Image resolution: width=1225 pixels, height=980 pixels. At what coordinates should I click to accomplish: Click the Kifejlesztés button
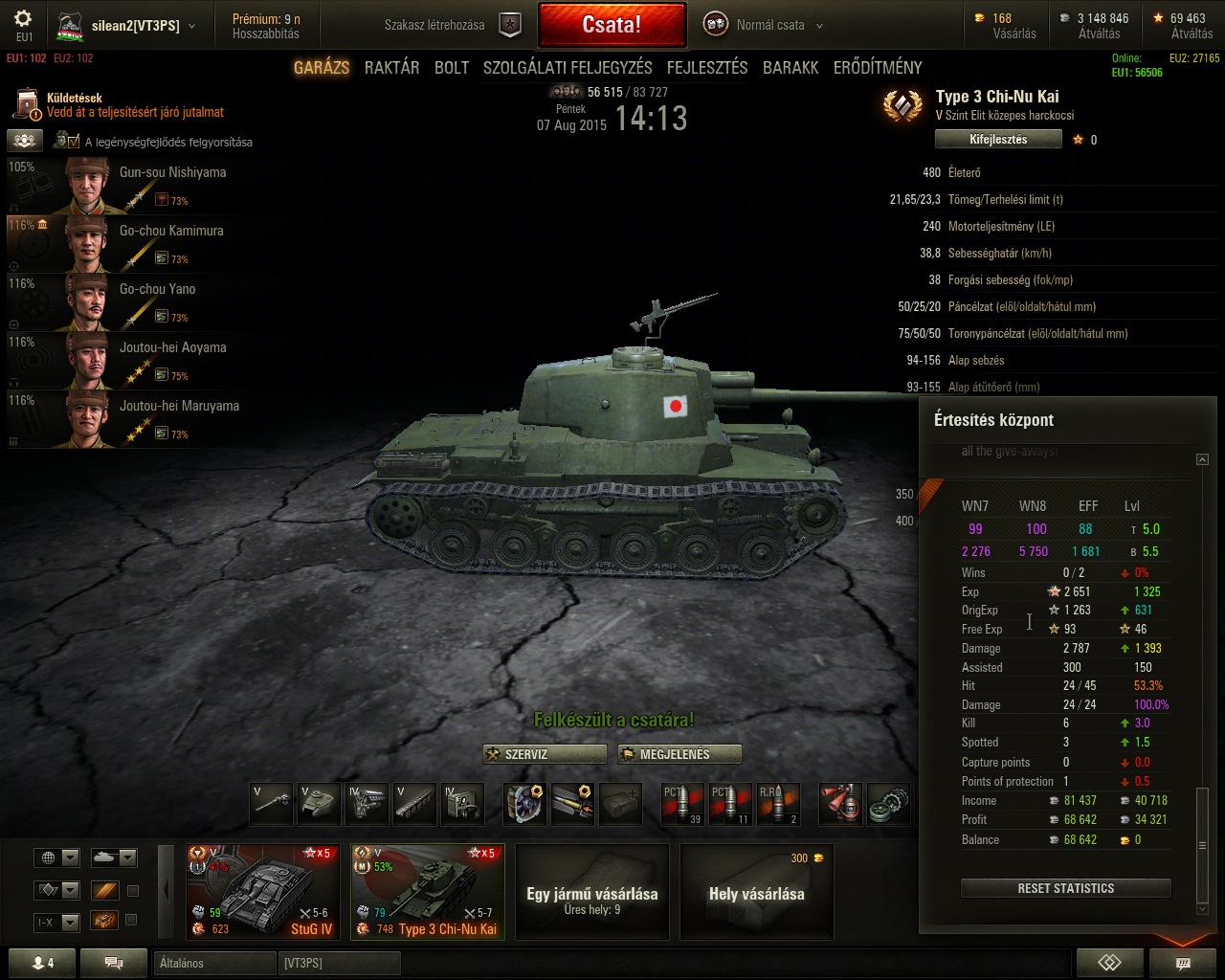(x=998, y=140)
